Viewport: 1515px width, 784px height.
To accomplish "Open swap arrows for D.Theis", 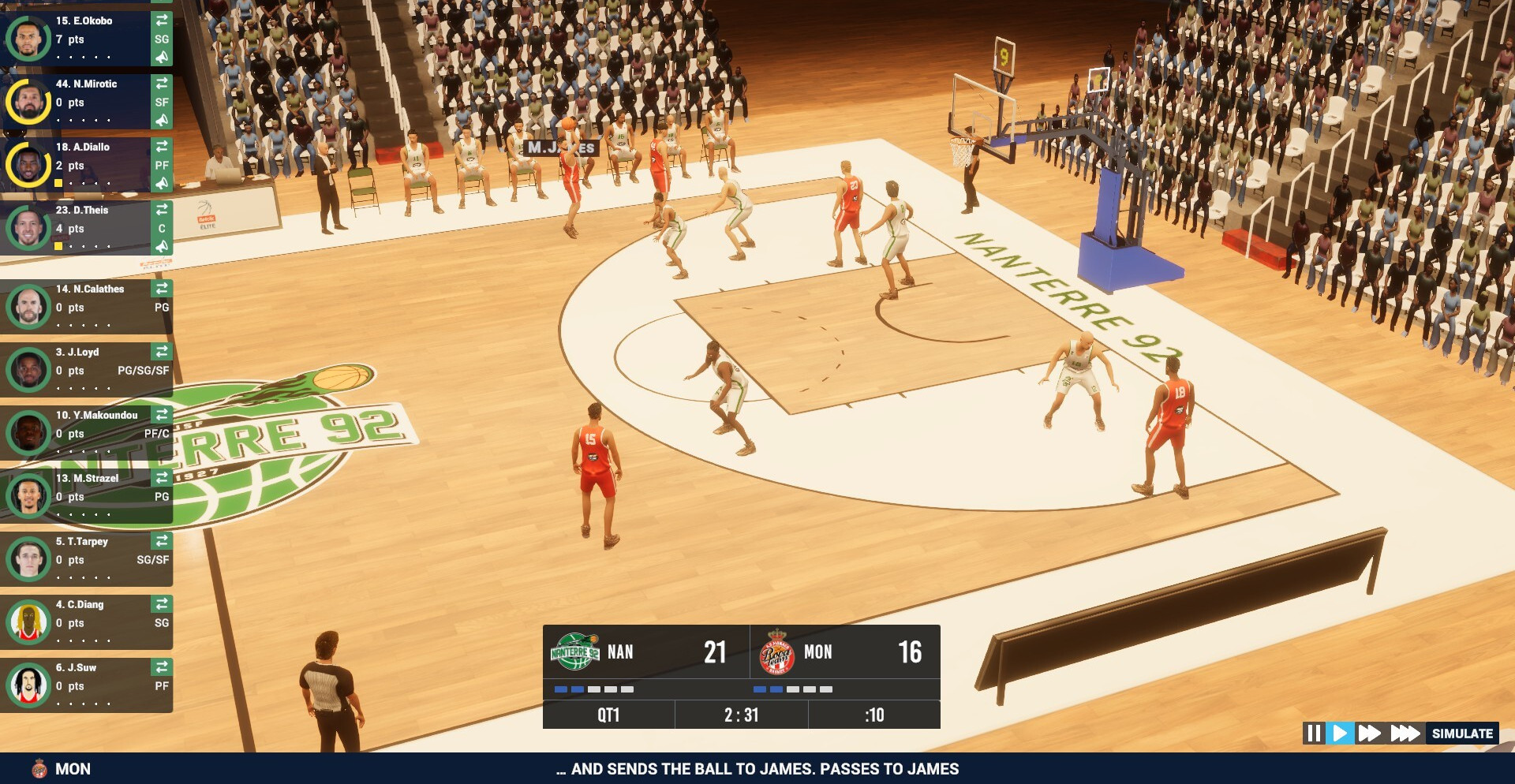I will coord(162,209).
